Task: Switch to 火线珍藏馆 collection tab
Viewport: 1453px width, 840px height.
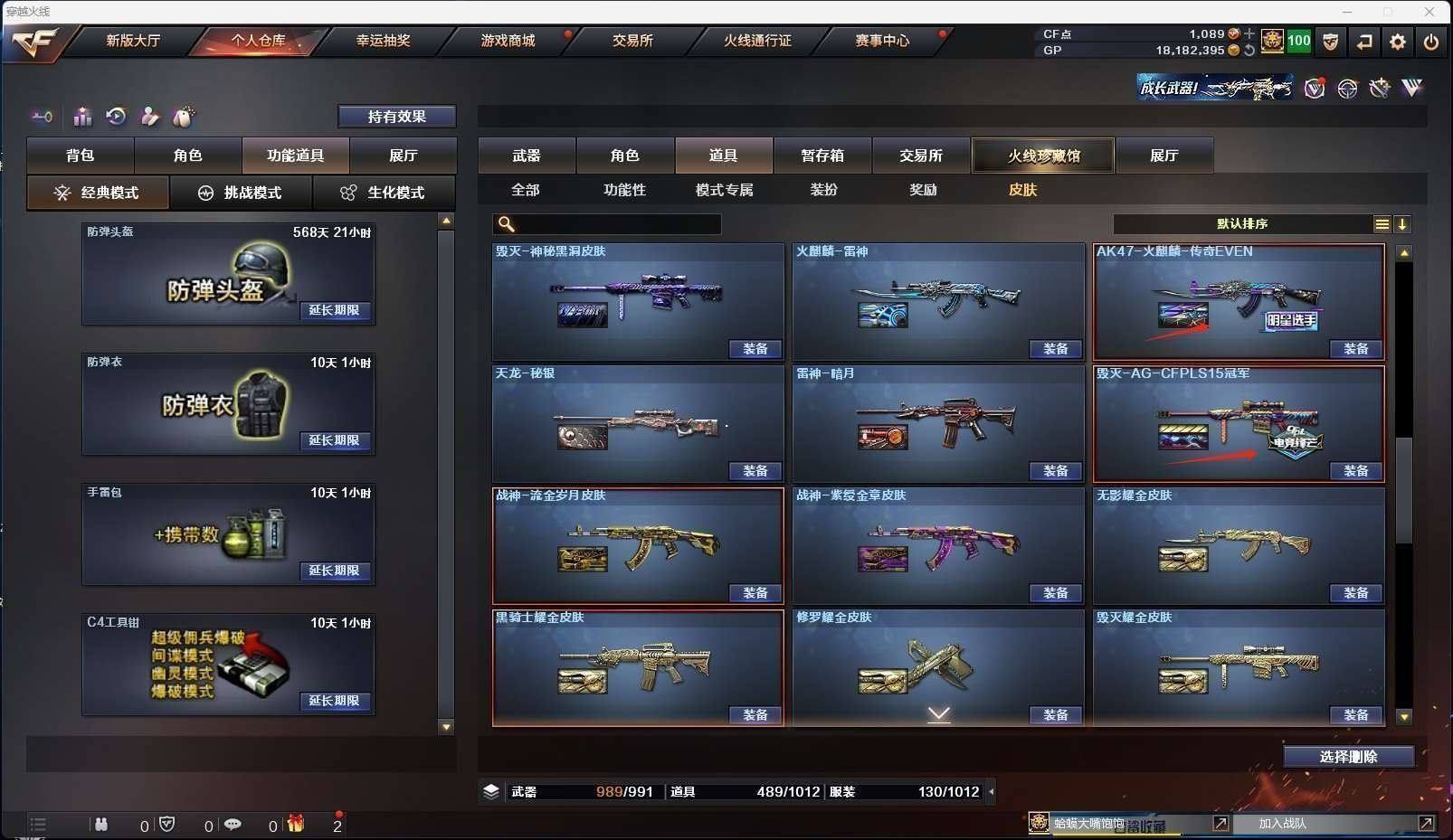Action: point(1043,156)
